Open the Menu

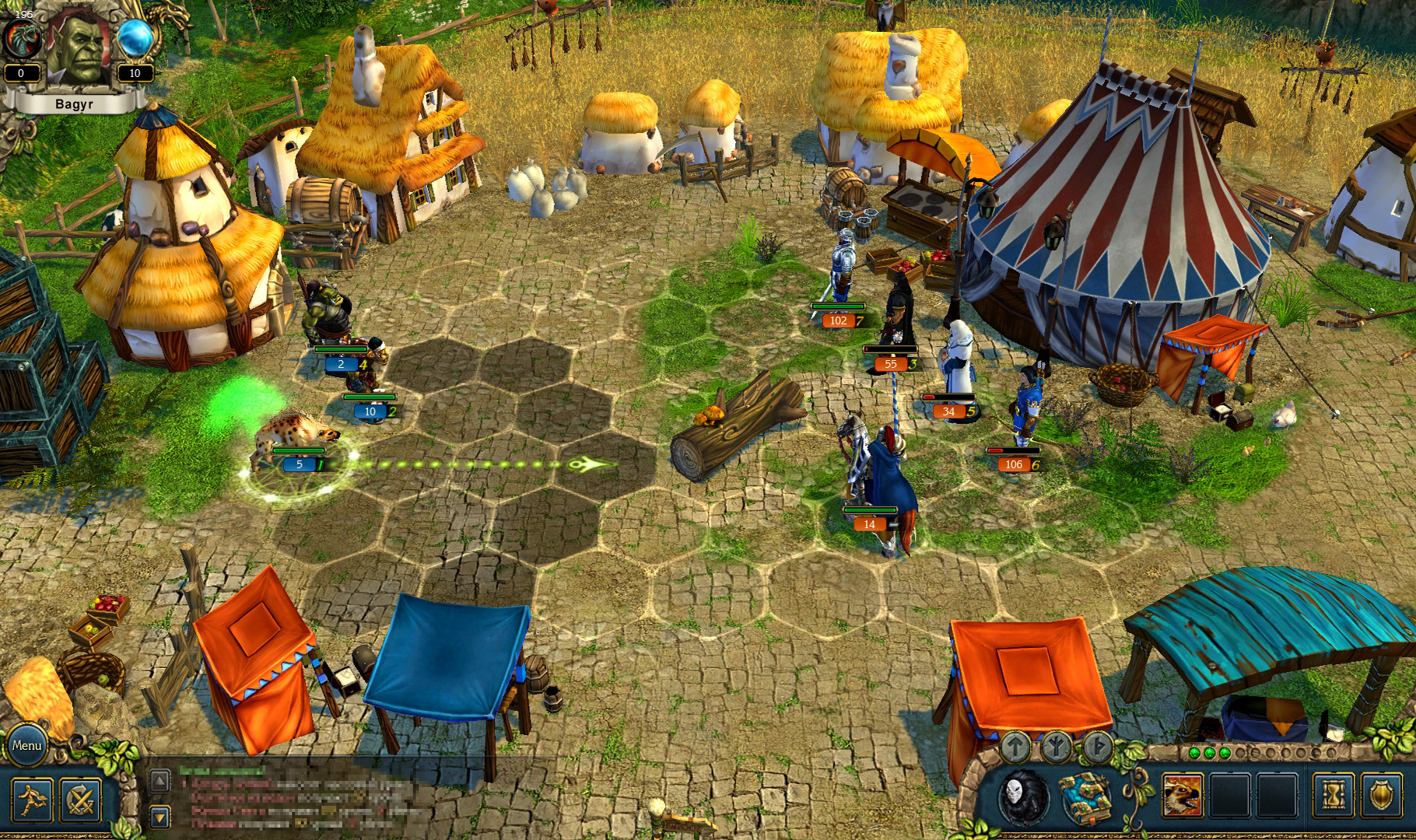point(29,745)
